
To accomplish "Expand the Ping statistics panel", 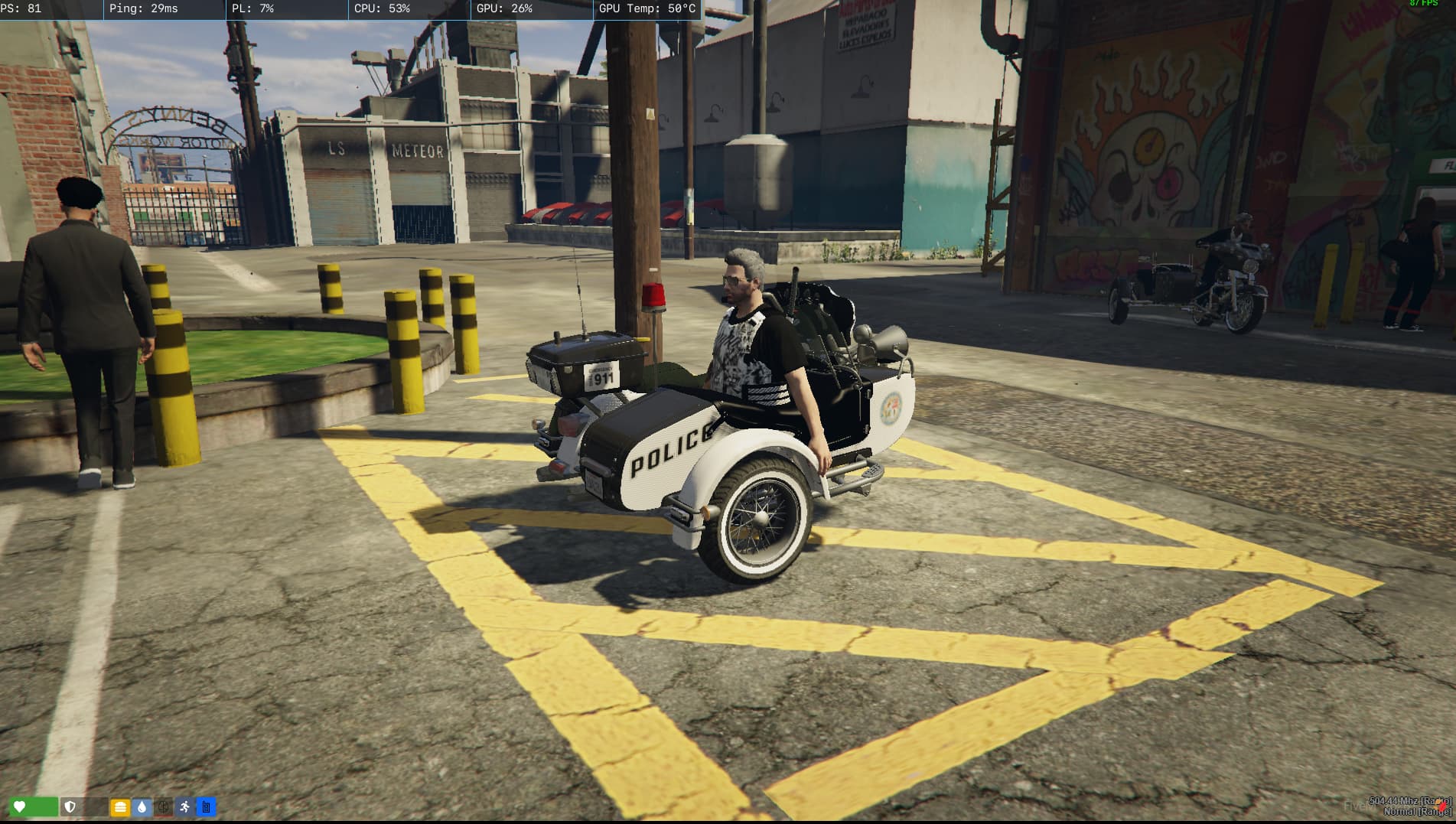I will tap(144, 9).
